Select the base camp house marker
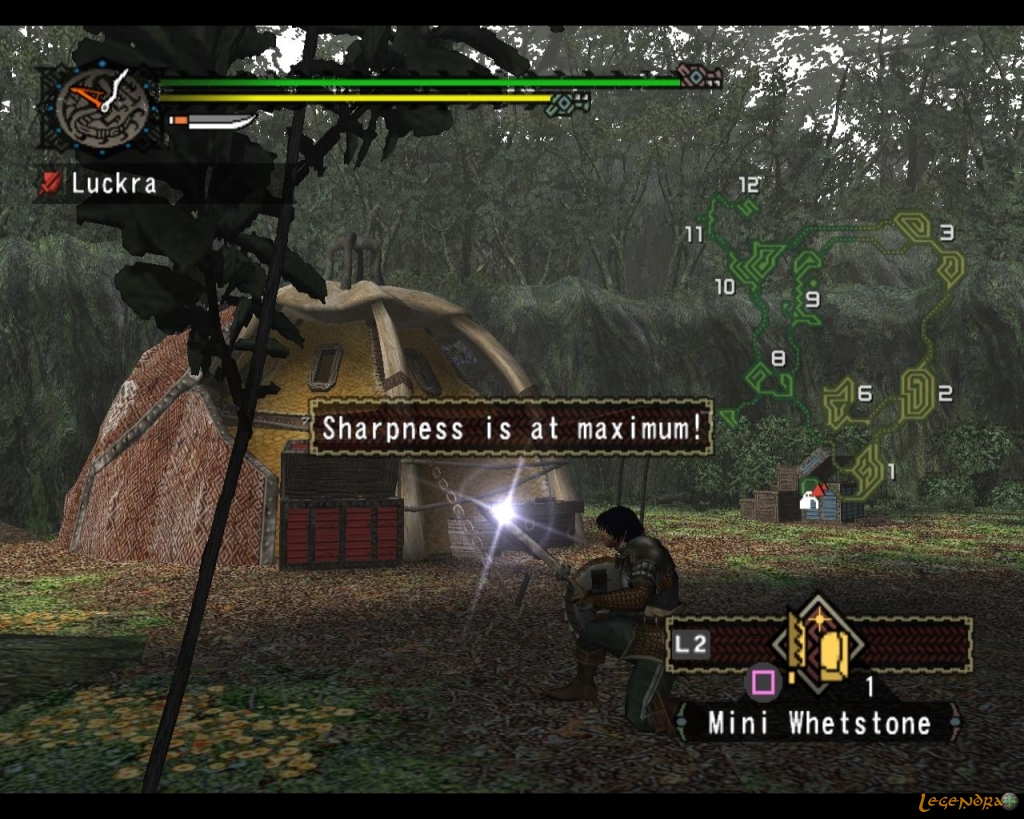The height and width of the screenshot is (819, 1024). [813, 502]
